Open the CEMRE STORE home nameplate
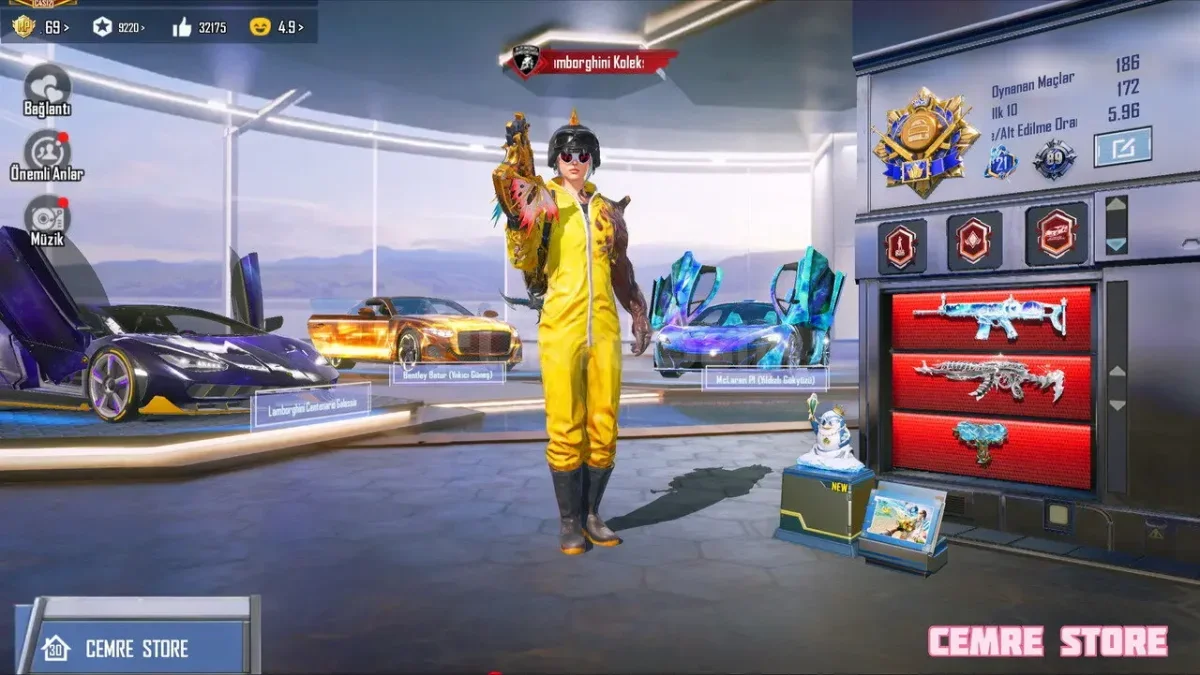This screenshot has width=1200, height=675. (x=134, y=648)
